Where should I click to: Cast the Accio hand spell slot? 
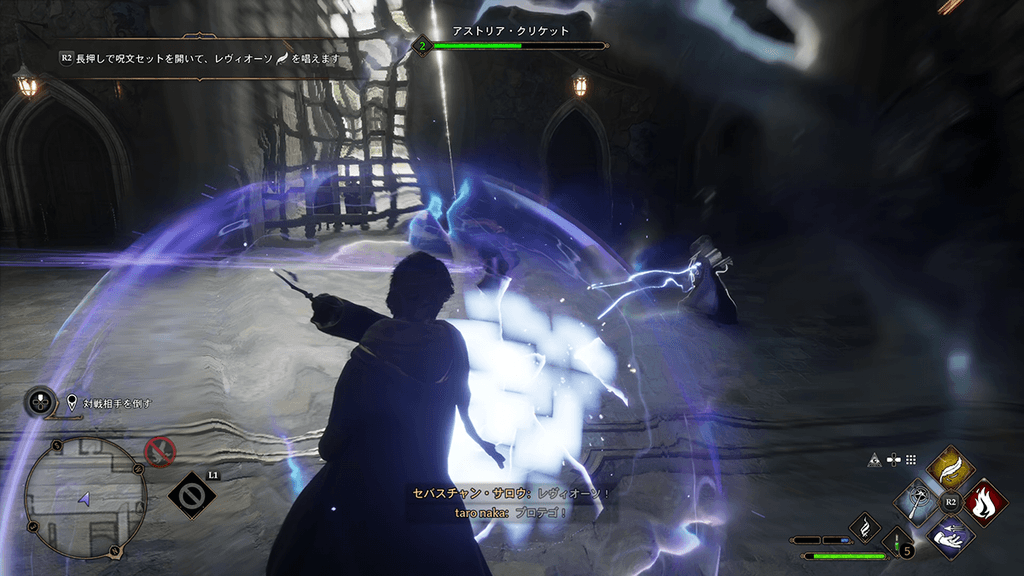951,537
